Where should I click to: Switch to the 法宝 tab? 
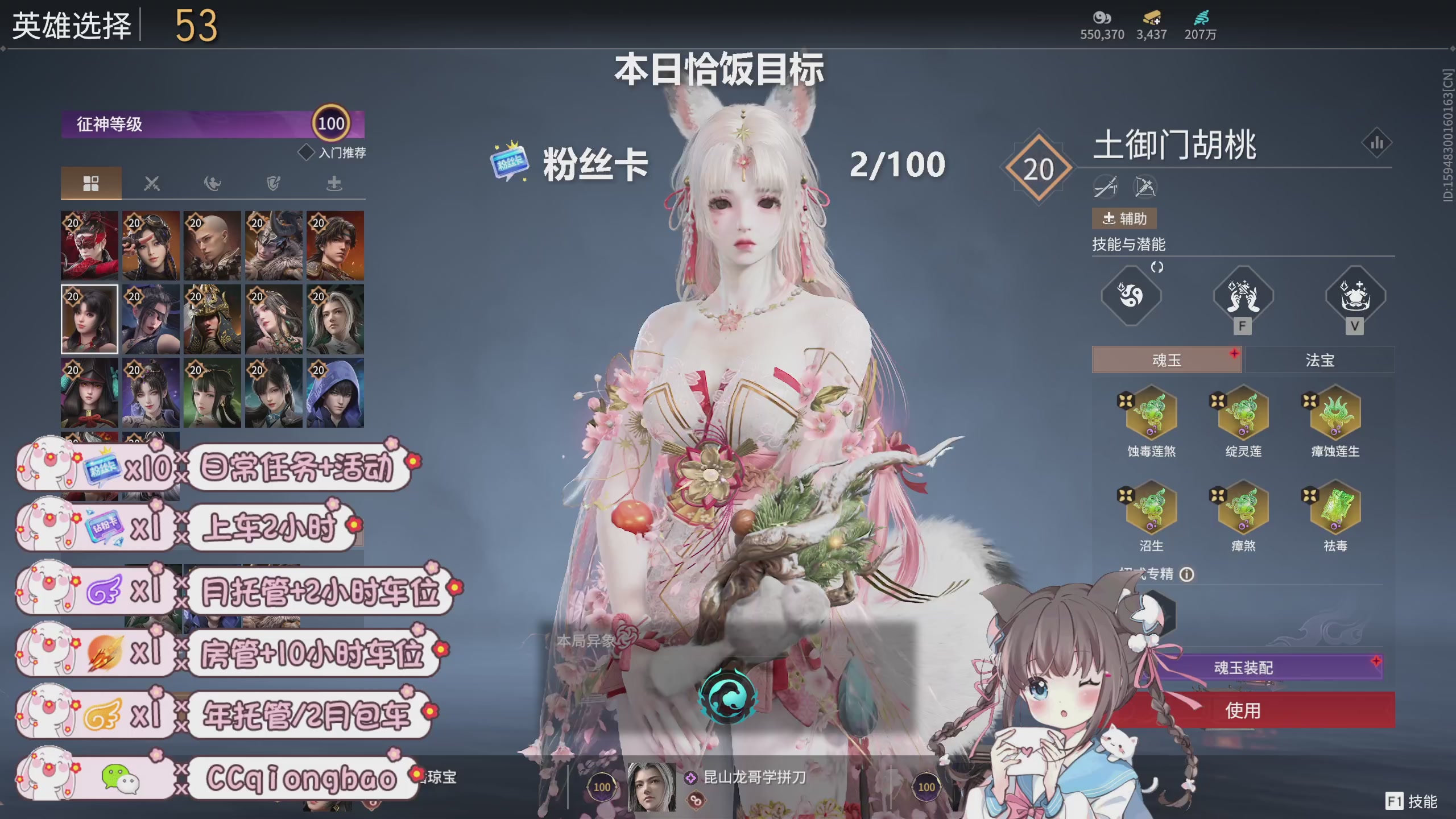tap(1319, 359)
